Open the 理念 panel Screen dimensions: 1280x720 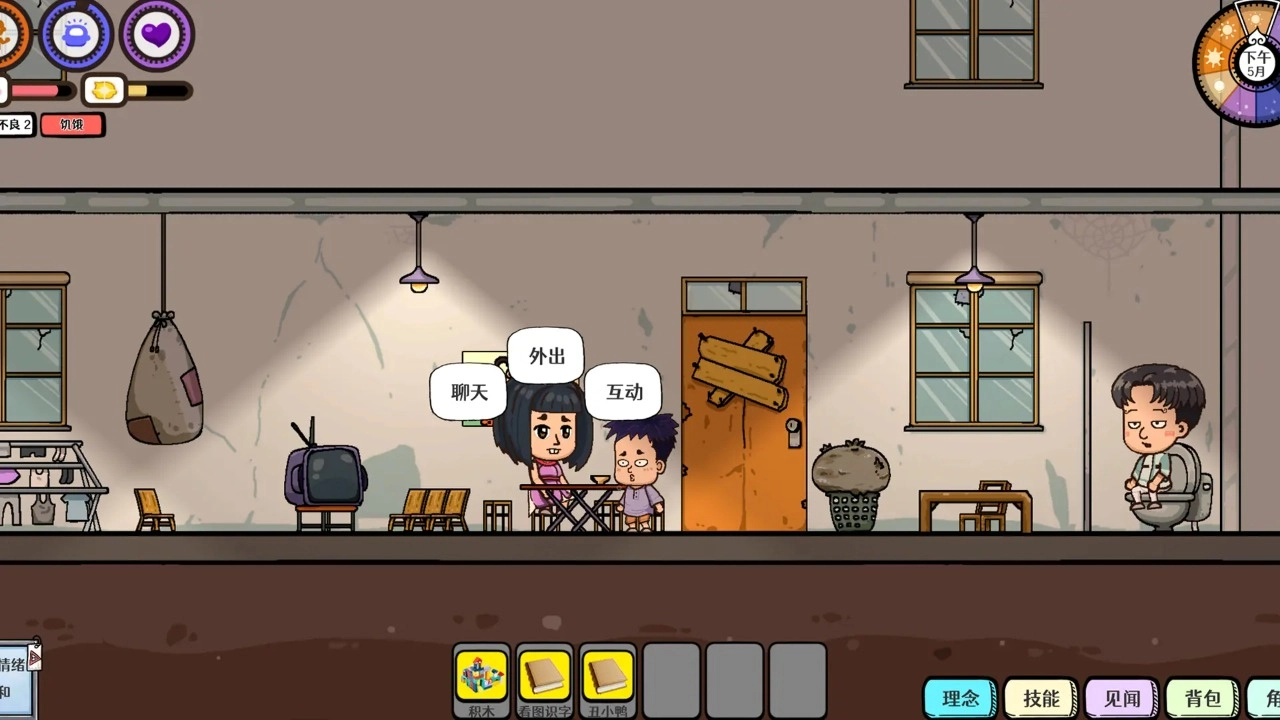[960, 698]
